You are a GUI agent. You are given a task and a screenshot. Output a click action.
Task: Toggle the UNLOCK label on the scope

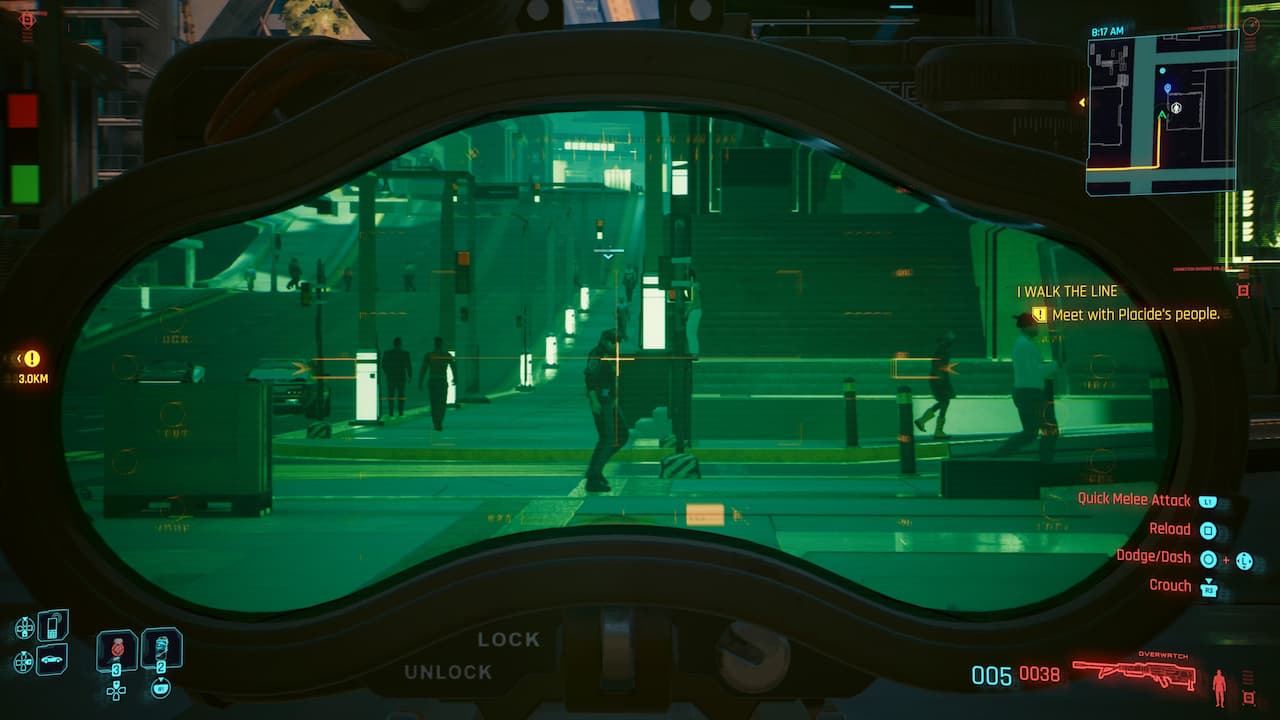coord(449,673)
